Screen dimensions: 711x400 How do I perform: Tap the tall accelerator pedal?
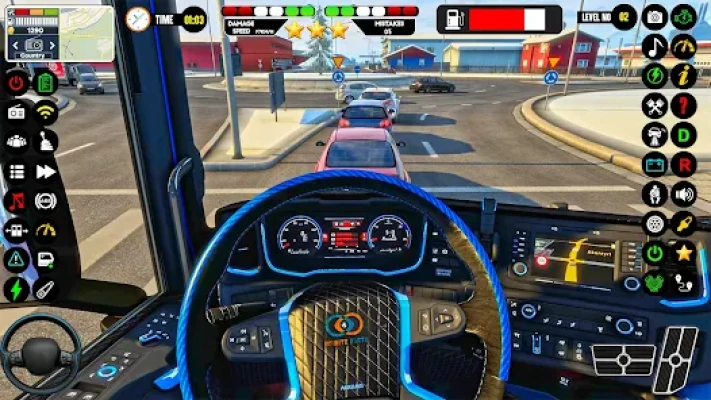678,360
